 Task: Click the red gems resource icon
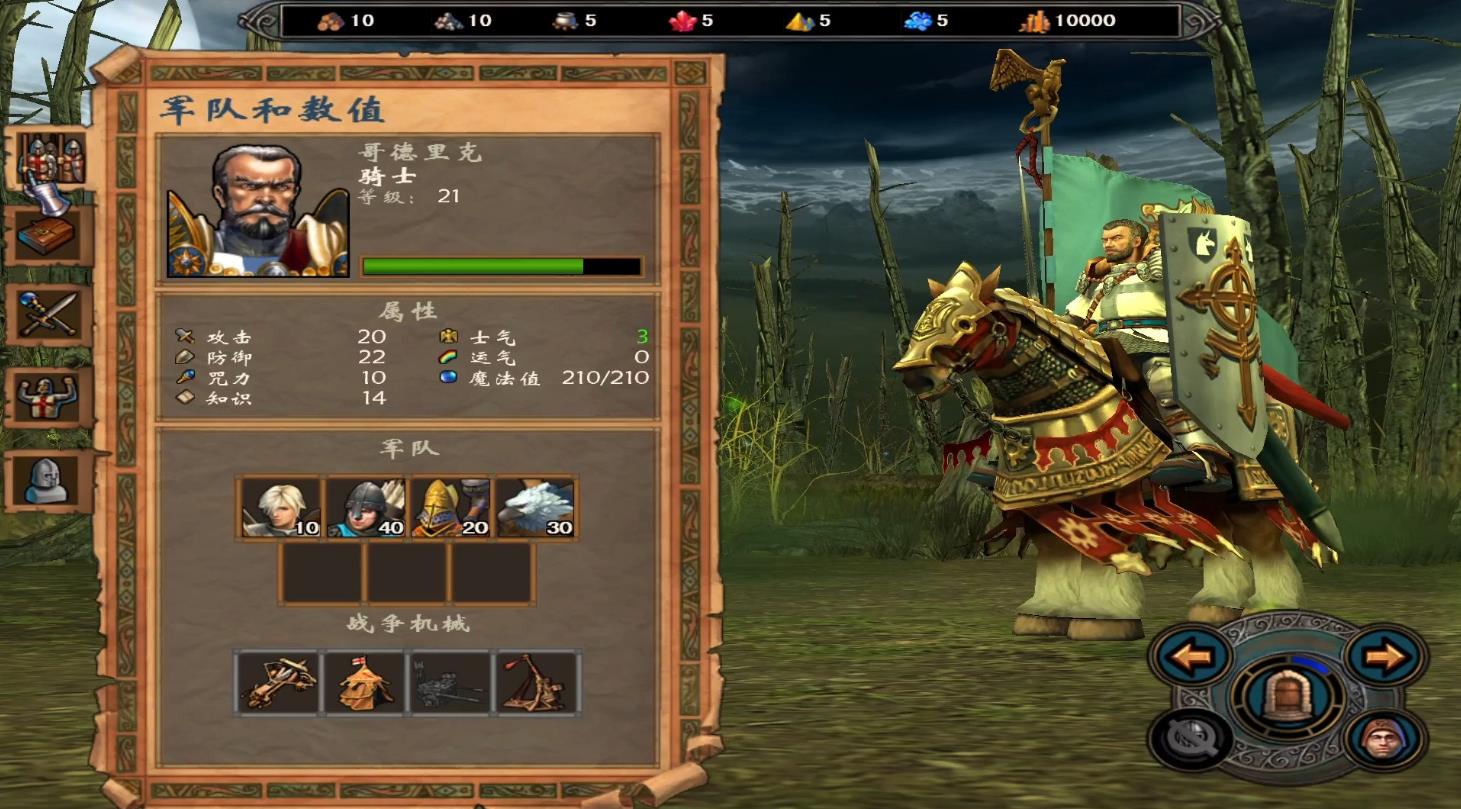click(x=682, y=20)
